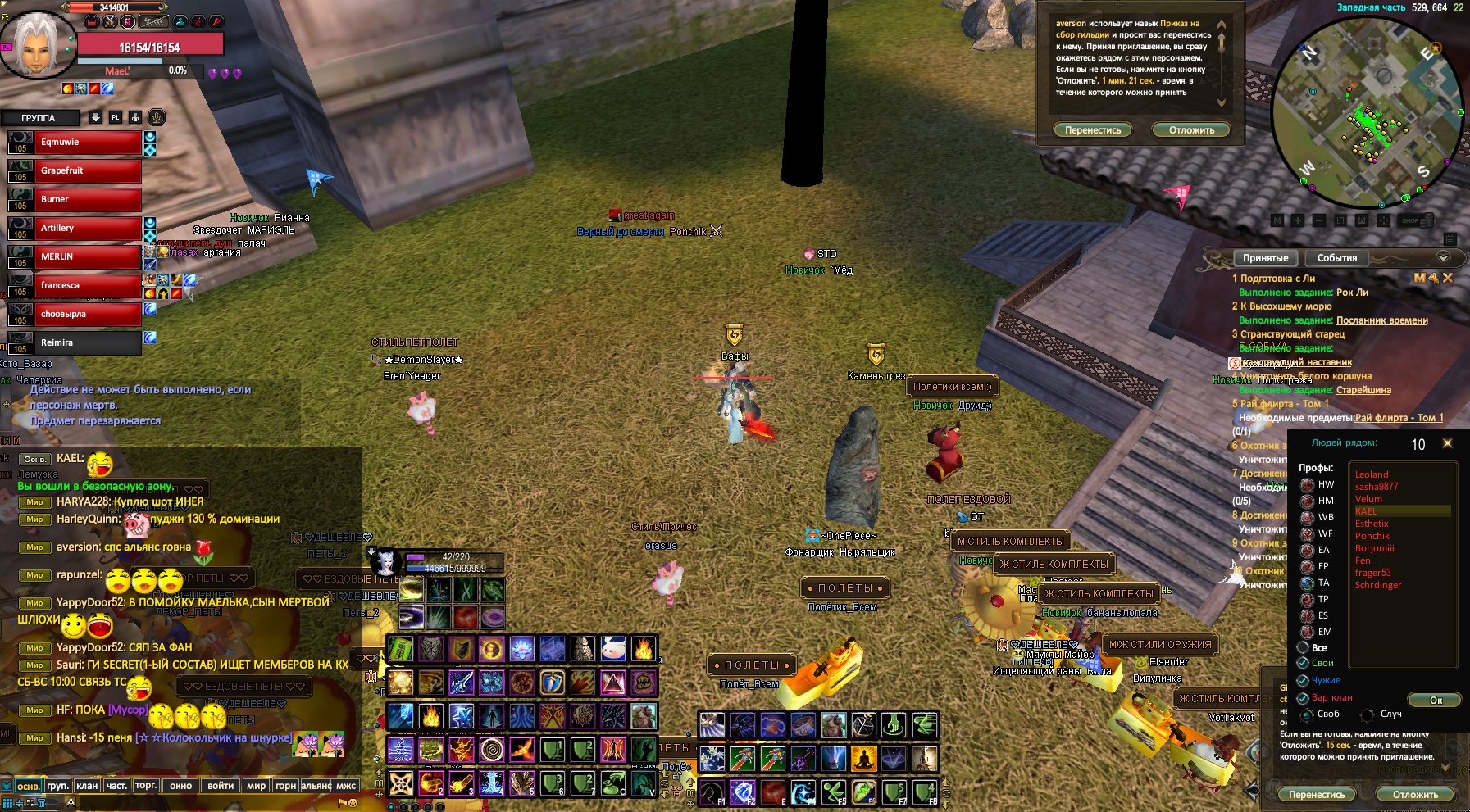
Task: Switch to the События quest tab
Action: point(1336,258)
